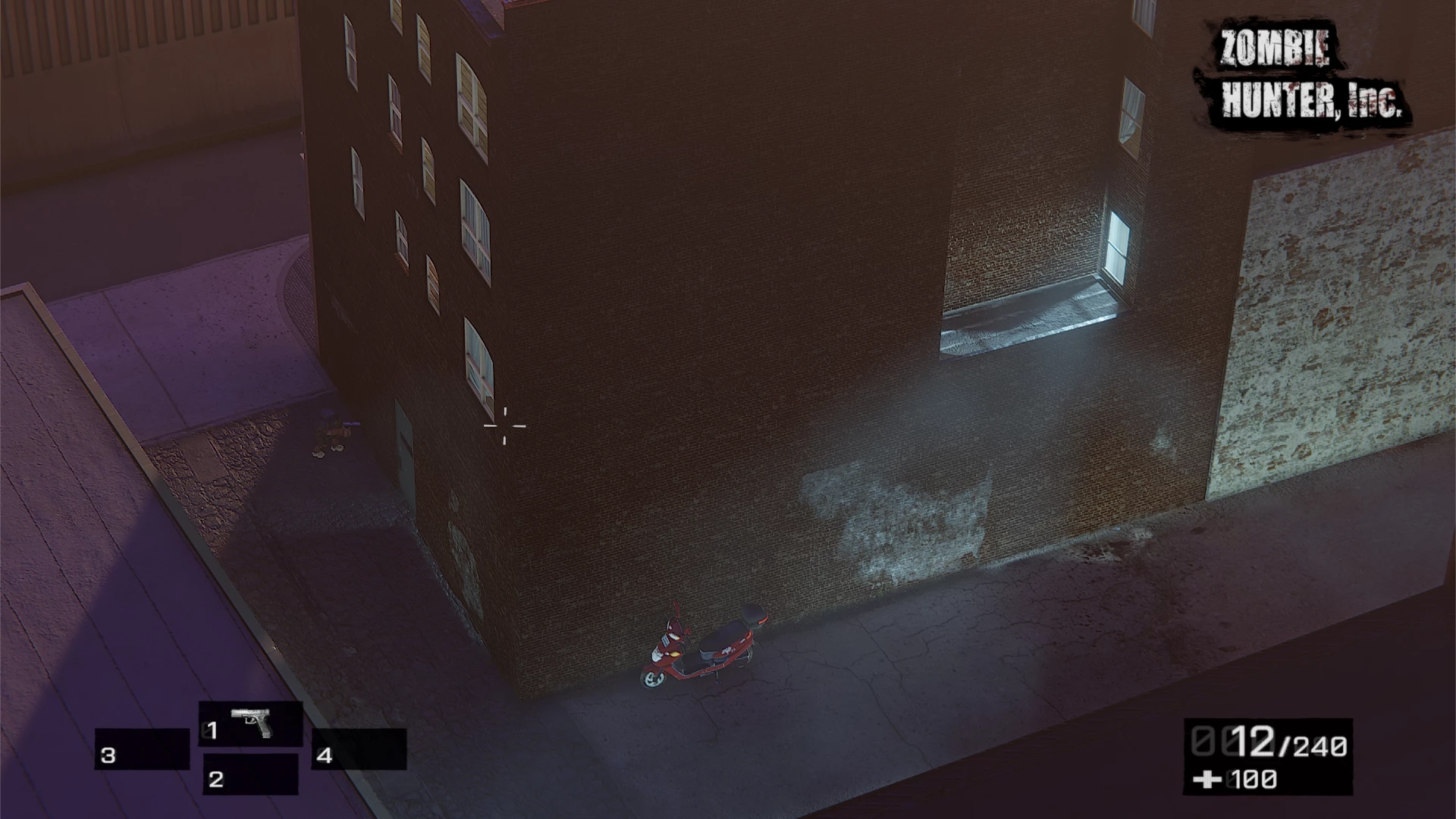This screenshot has width=1456, height=819.
Task: Select the pistol in weapon slot 1
Action: [x=251, y=724]
